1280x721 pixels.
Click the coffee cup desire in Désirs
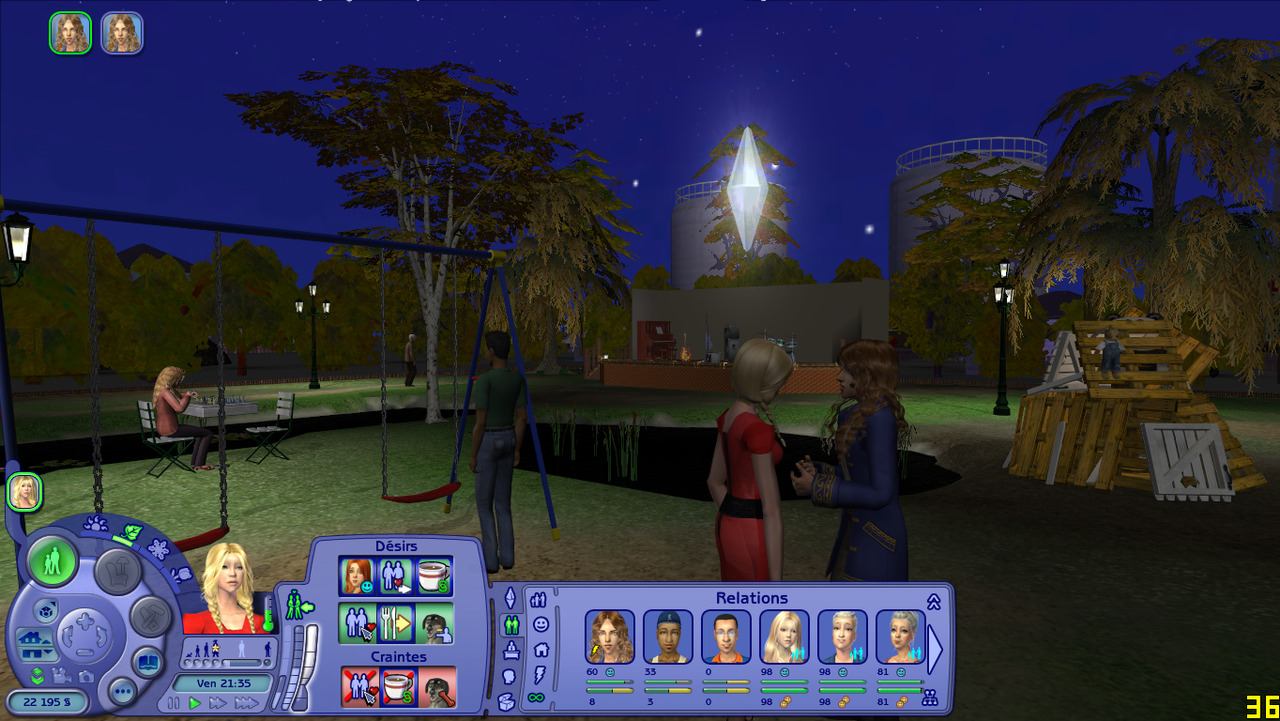click(x=433, y=575)
